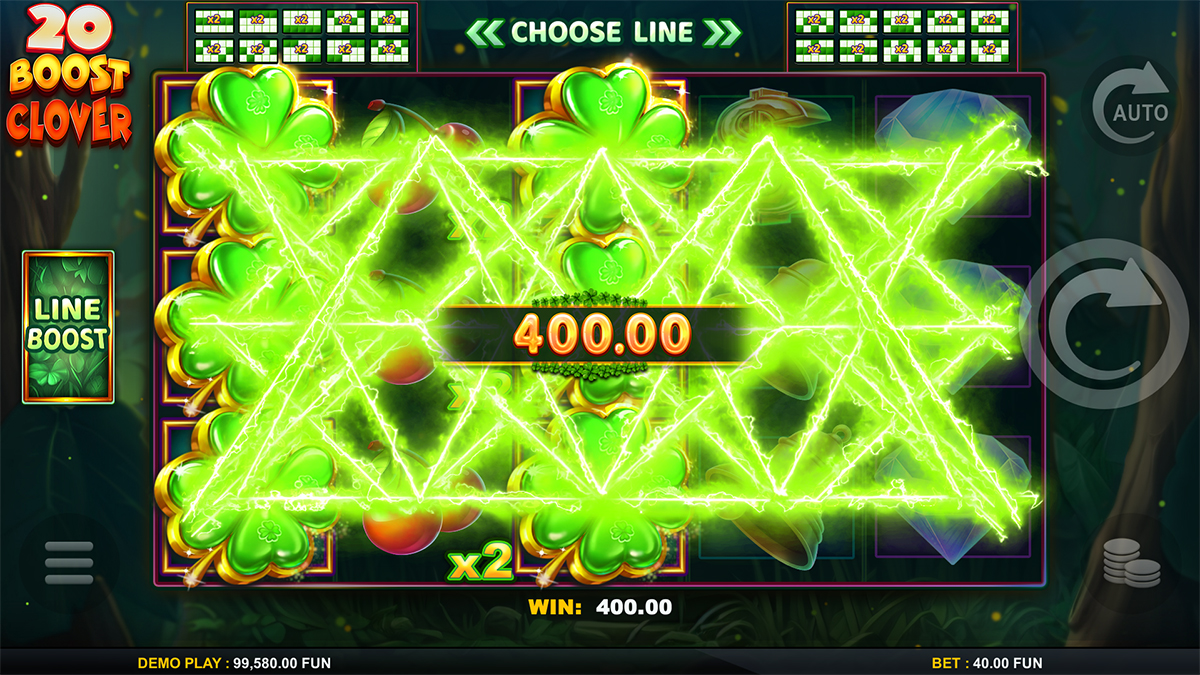Start autoplay with the AUTO button

1131,104
